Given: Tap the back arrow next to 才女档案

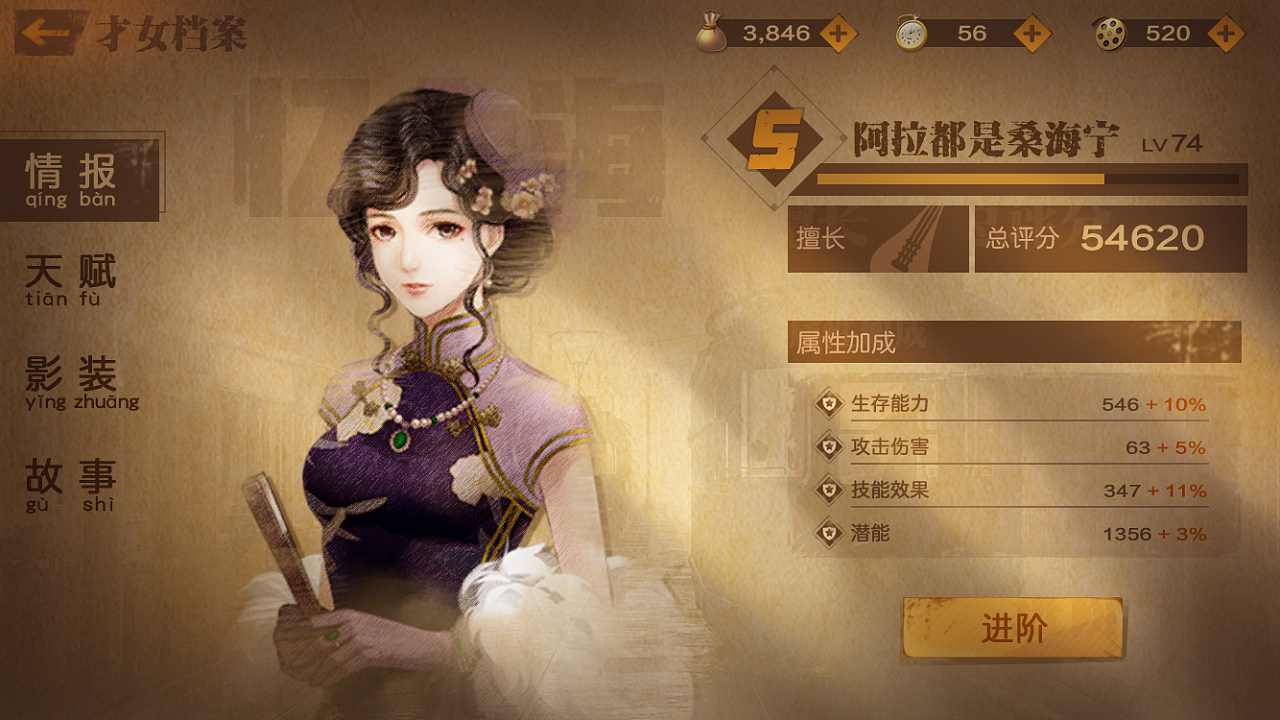Looking at the screenshot, I should (x=44, y=33).
